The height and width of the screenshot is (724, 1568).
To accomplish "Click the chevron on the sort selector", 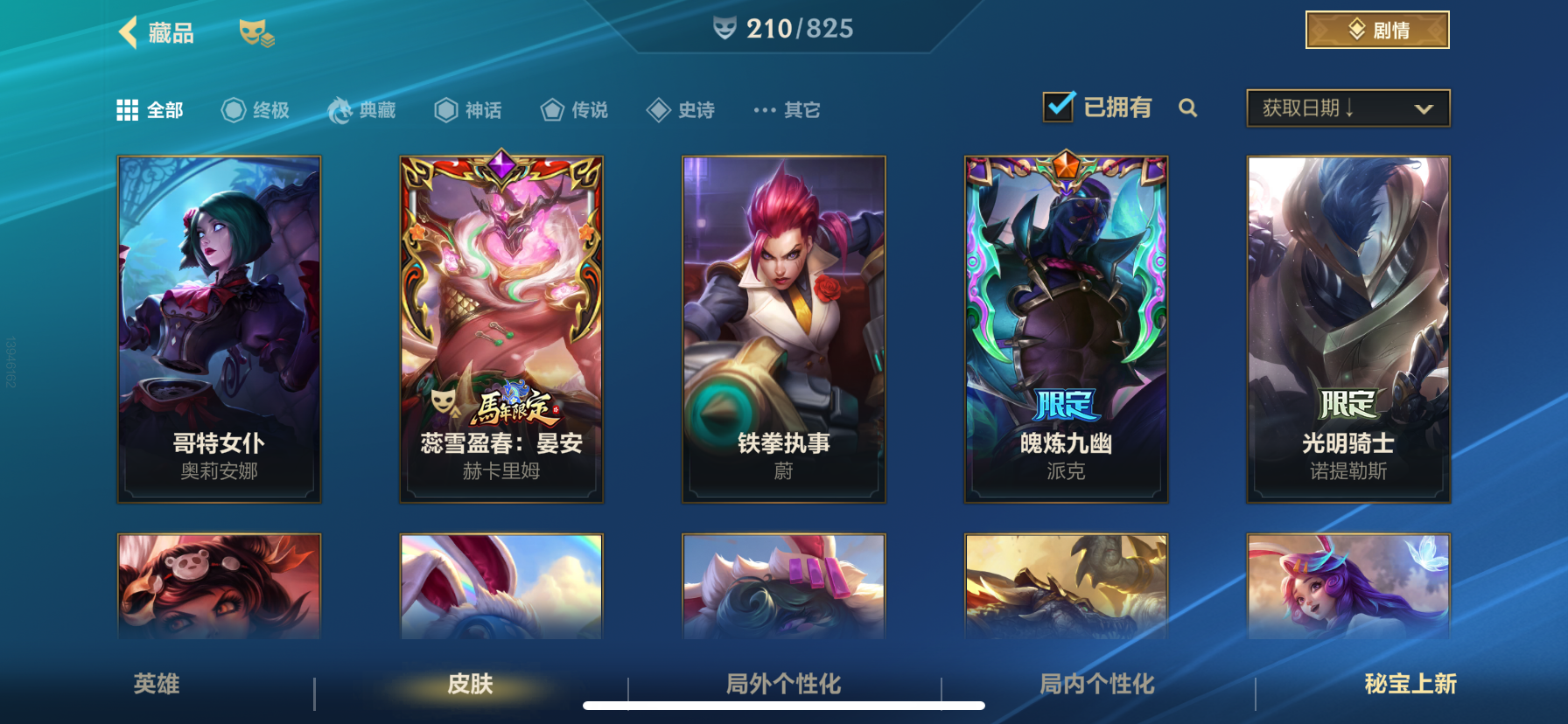I will tap(1422, 108).
